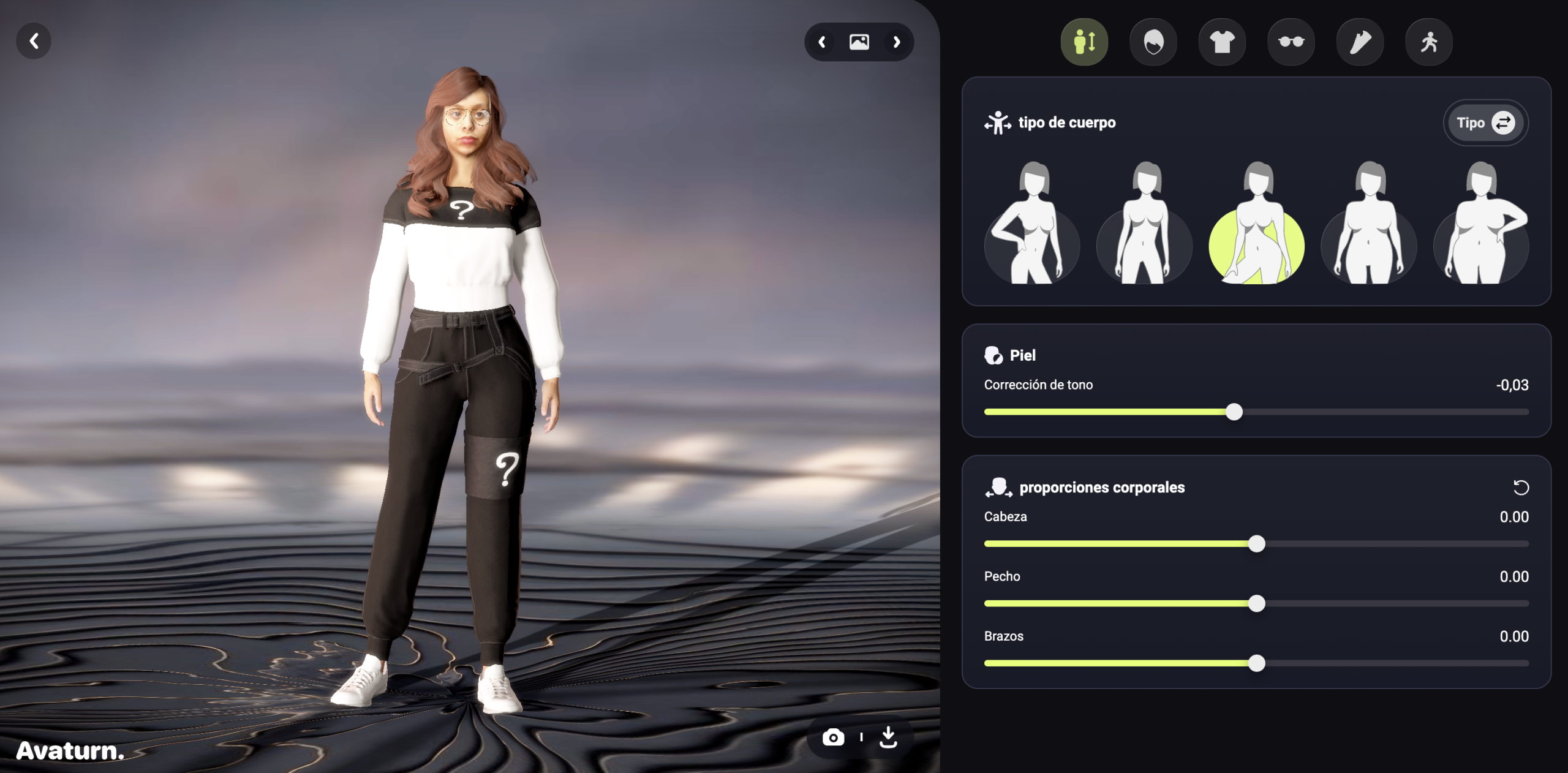
Task: Take a screenshot with the camera button
Action: click(833, 737)
